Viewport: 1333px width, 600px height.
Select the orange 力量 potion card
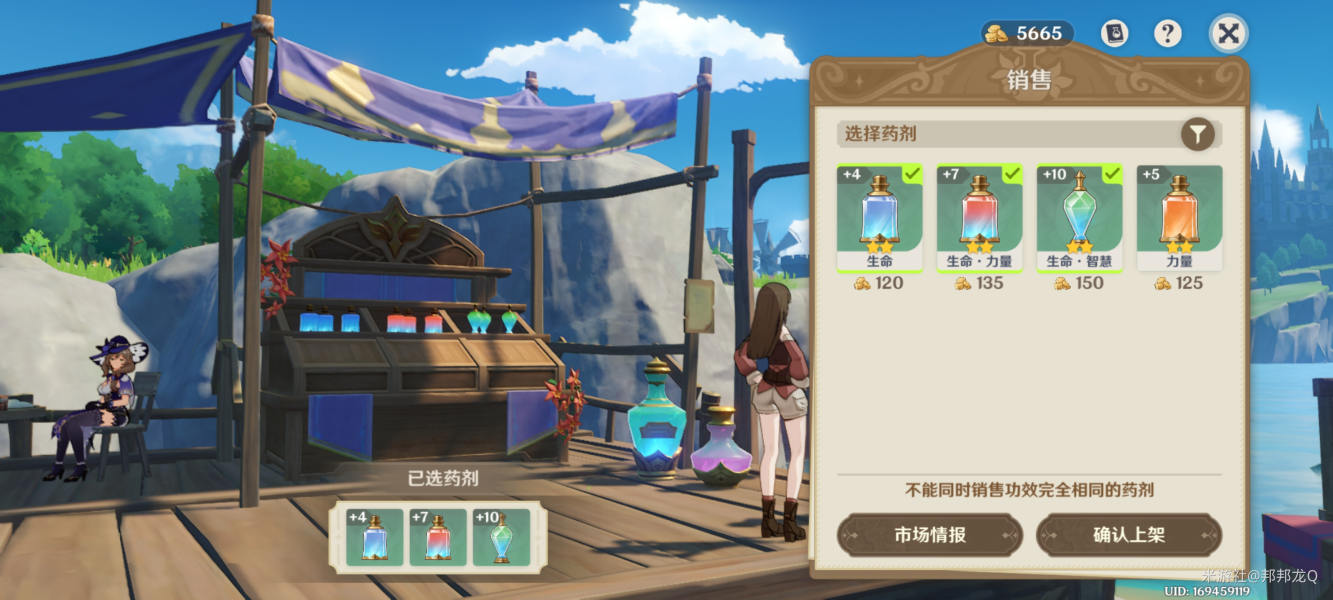pyautogui.click(x=1180, y=218)
